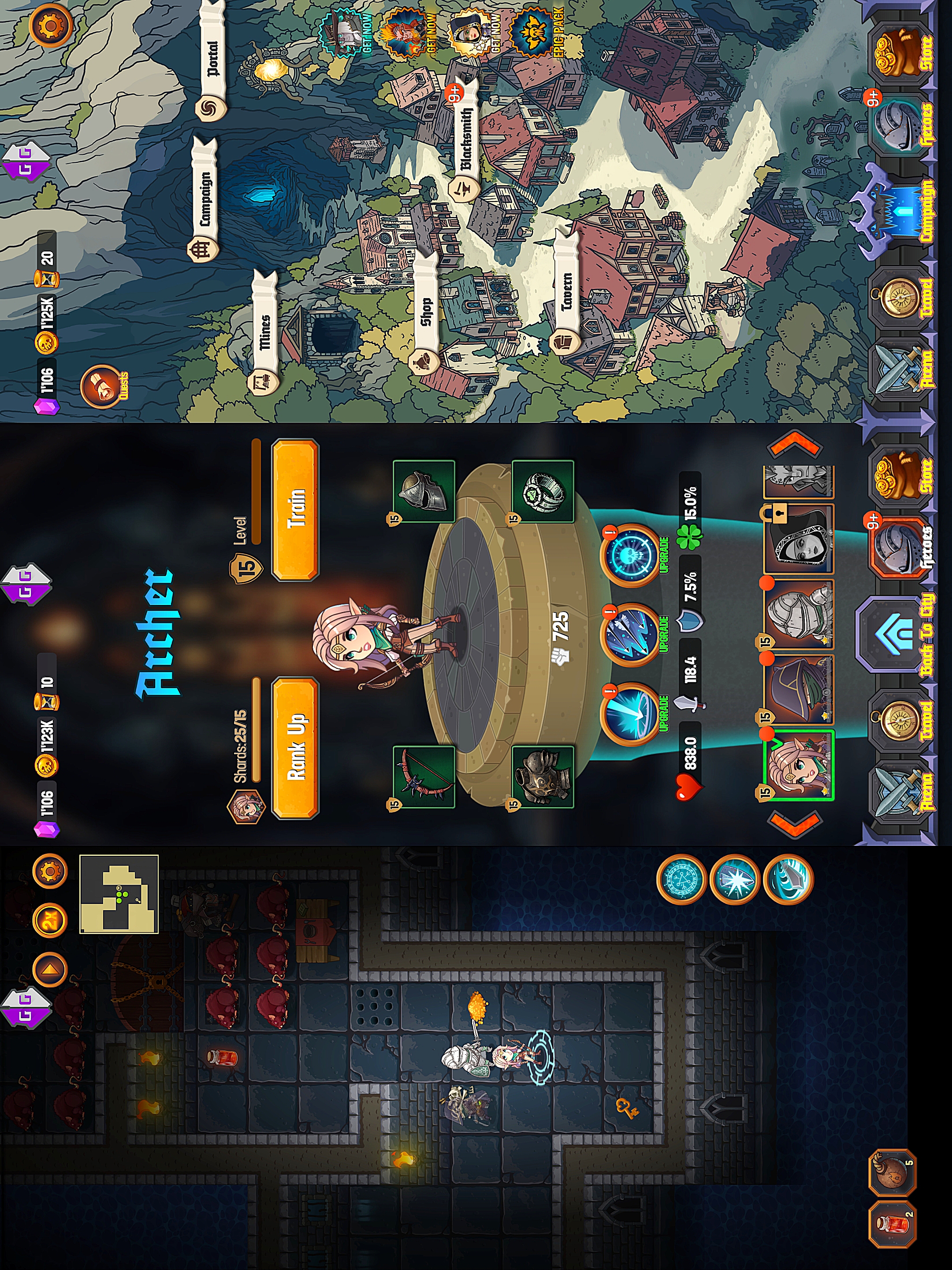Open the dungeon minimap

tap(119, 894)
